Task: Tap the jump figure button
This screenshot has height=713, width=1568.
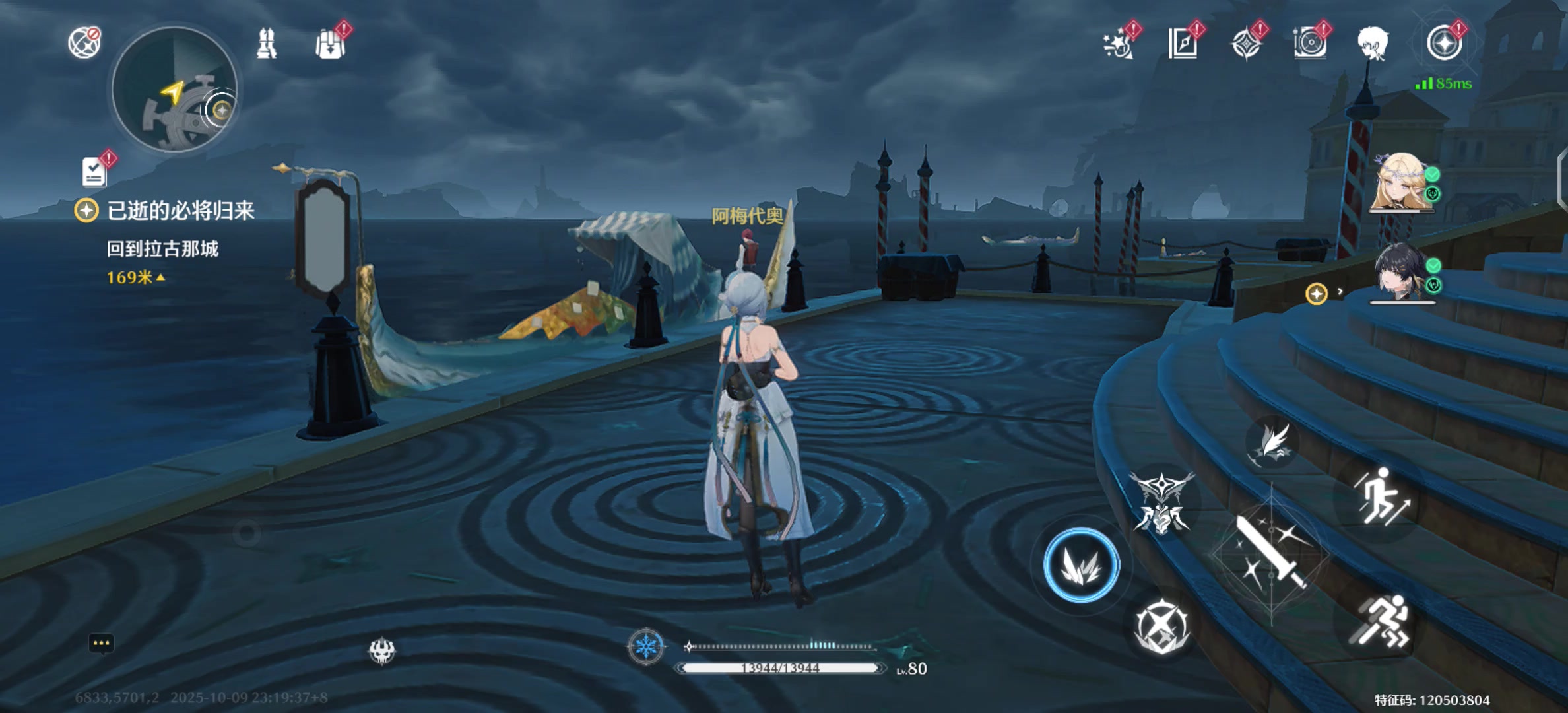Action: point(1381,496)
